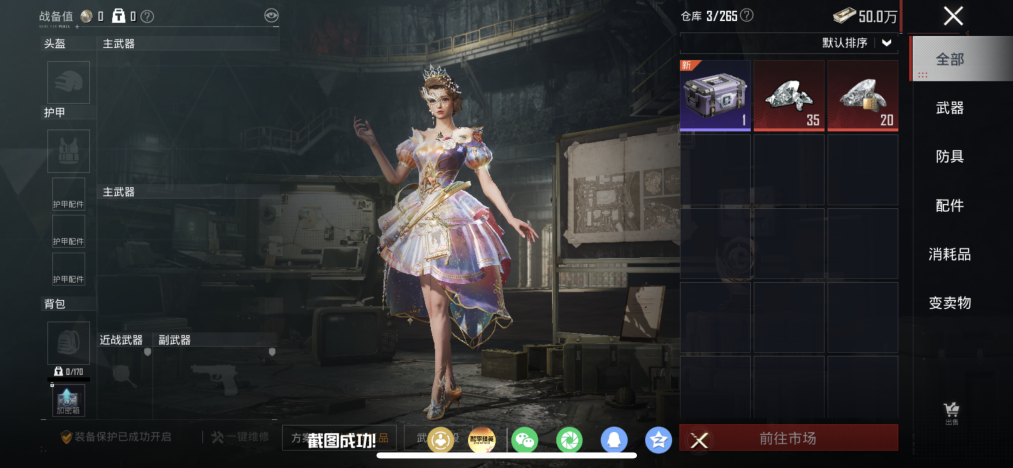
Task: Switch to the 消耗品 (Consumables) tab
Action: tap(949, 254)
